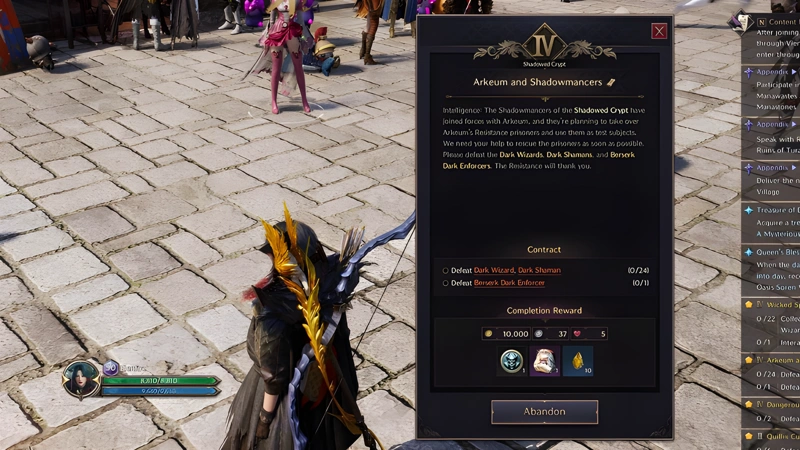Screen dimensions: 800x450
Task: Close the Arkeum and Shadowmancers contract window
Action: tap(659, 31)
